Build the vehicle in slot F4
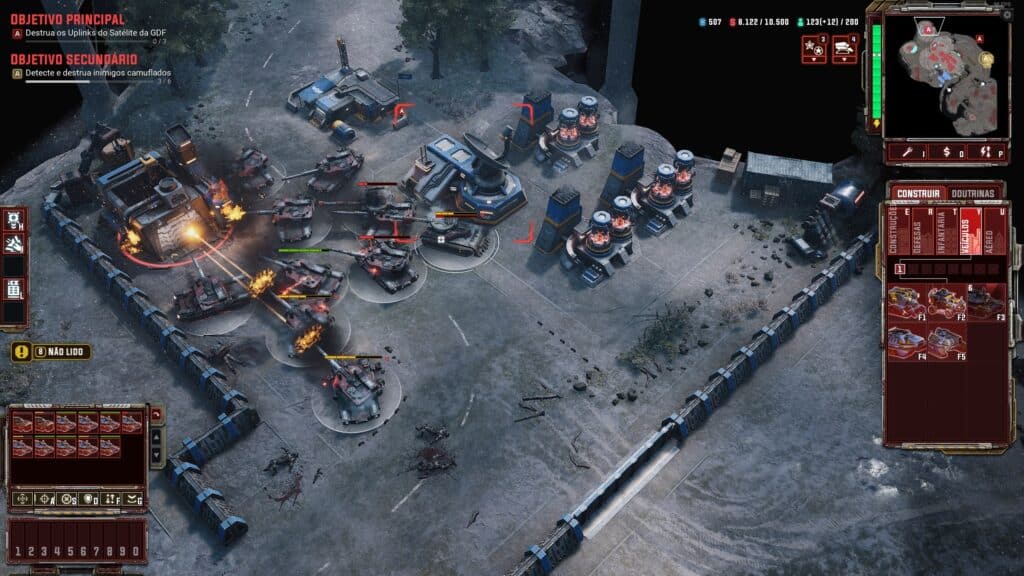Screen dimensions: 1024x576 (x=906, y=342)
